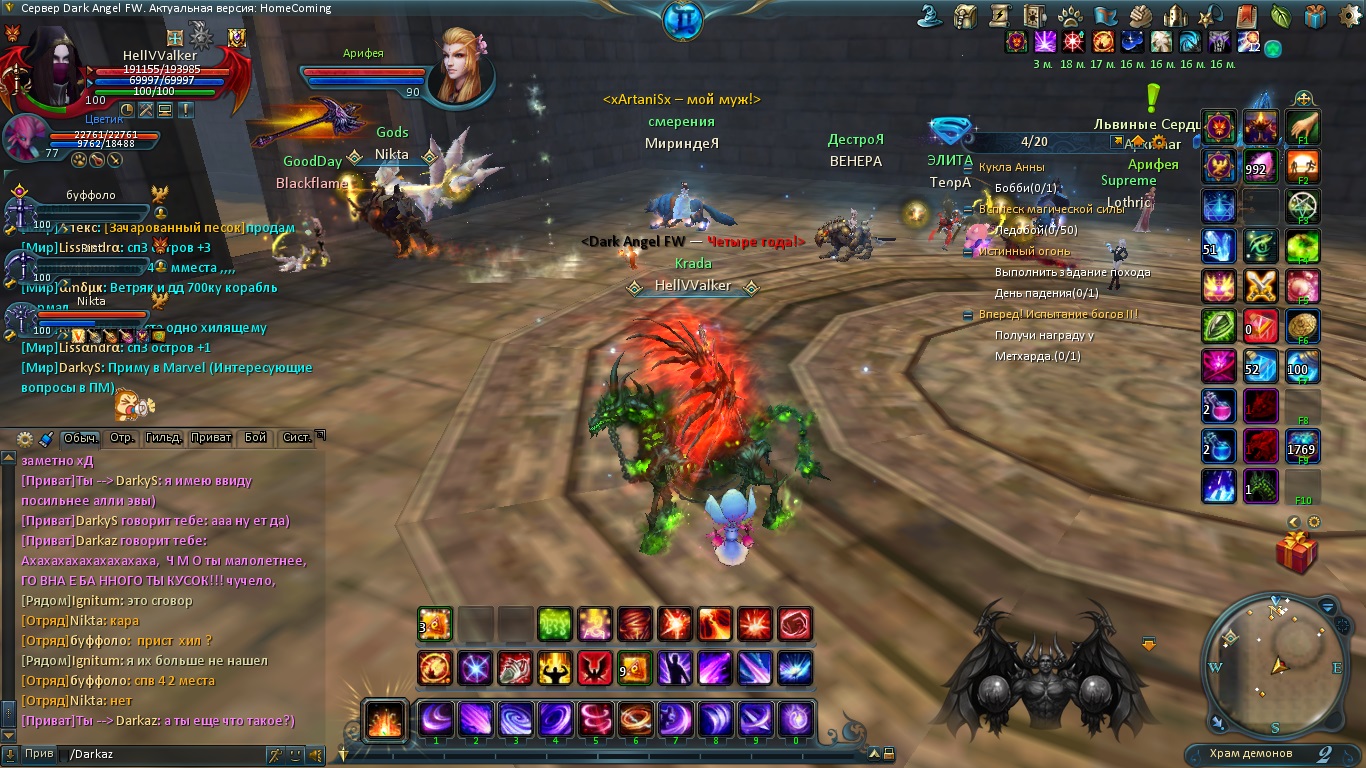Select the Сист. chat tab
This screenshot has width=1366, height=768.
coord(296,438)
